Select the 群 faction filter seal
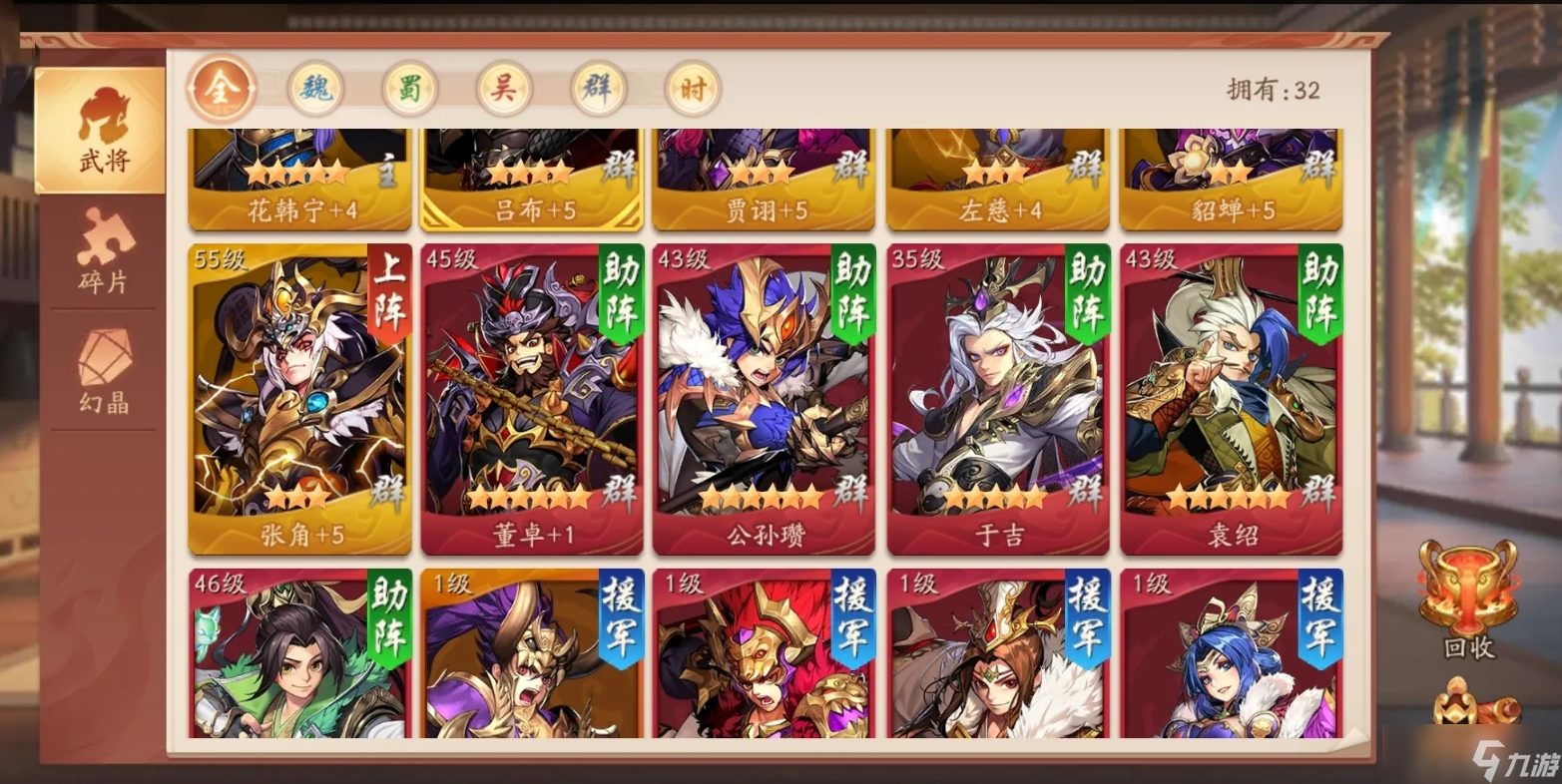1562x784 pixels. [597, 88]
